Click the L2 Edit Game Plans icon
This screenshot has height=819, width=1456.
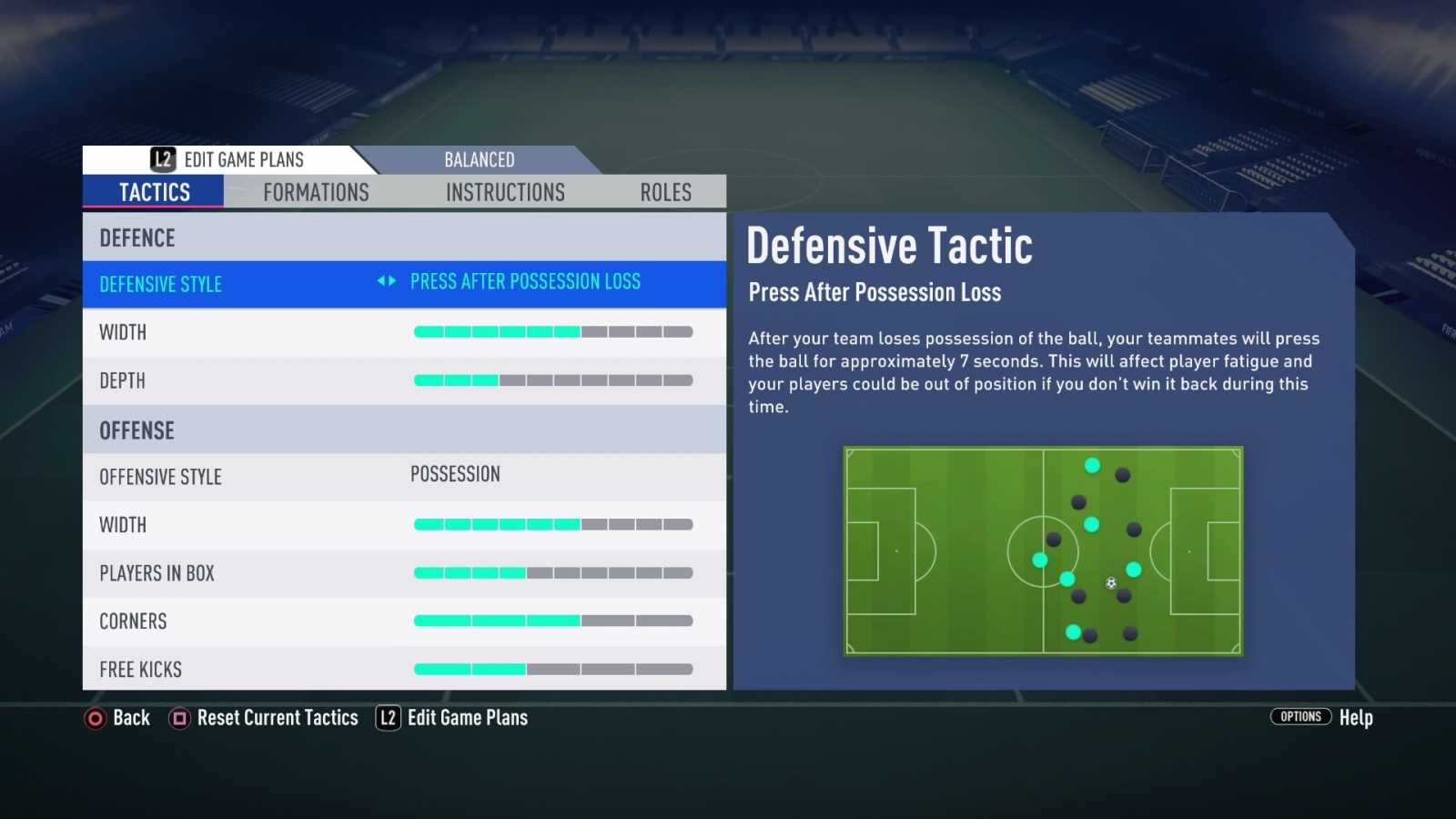162,159
